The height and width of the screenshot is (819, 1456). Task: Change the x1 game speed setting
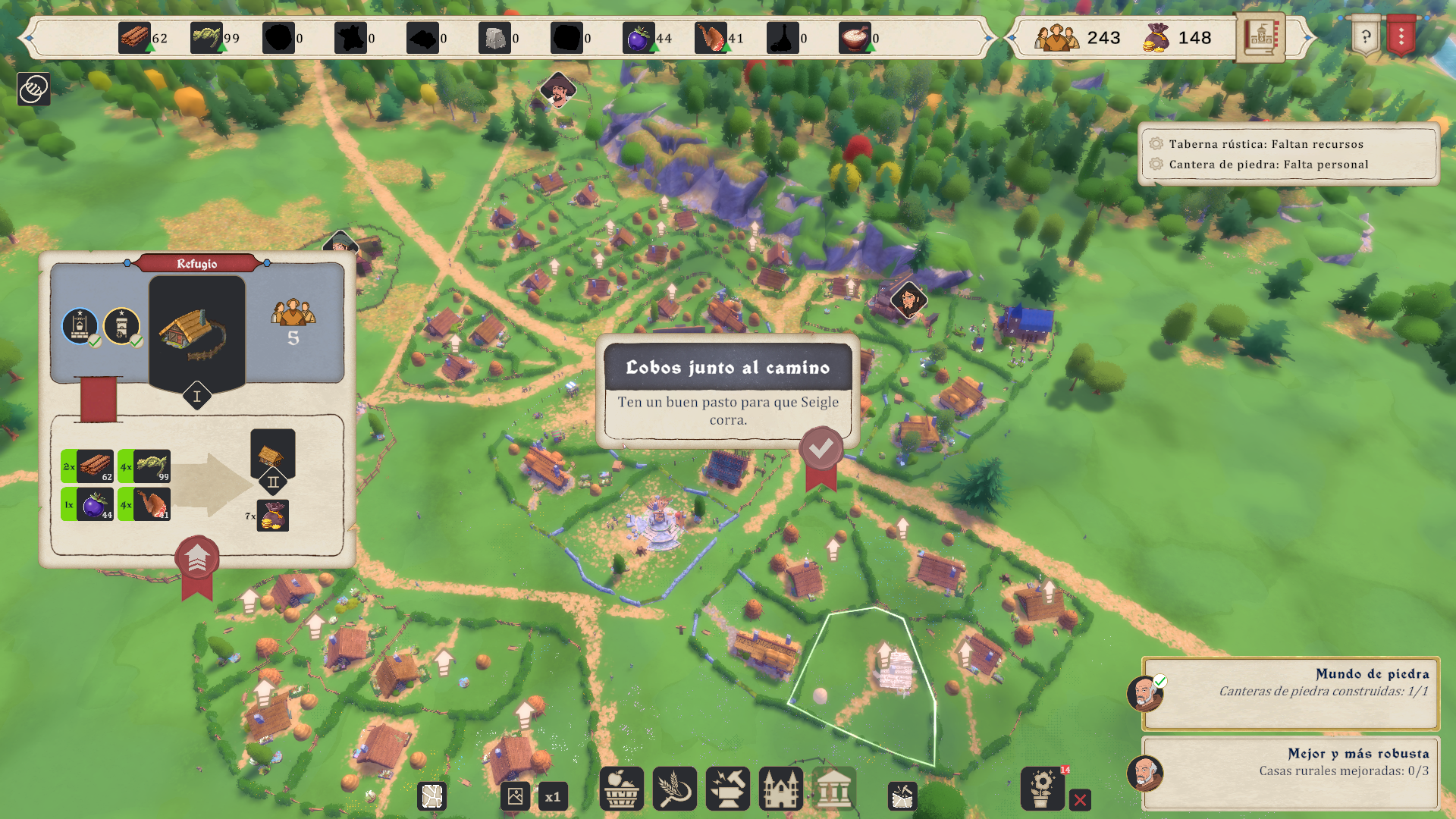[x=553, y=797]
